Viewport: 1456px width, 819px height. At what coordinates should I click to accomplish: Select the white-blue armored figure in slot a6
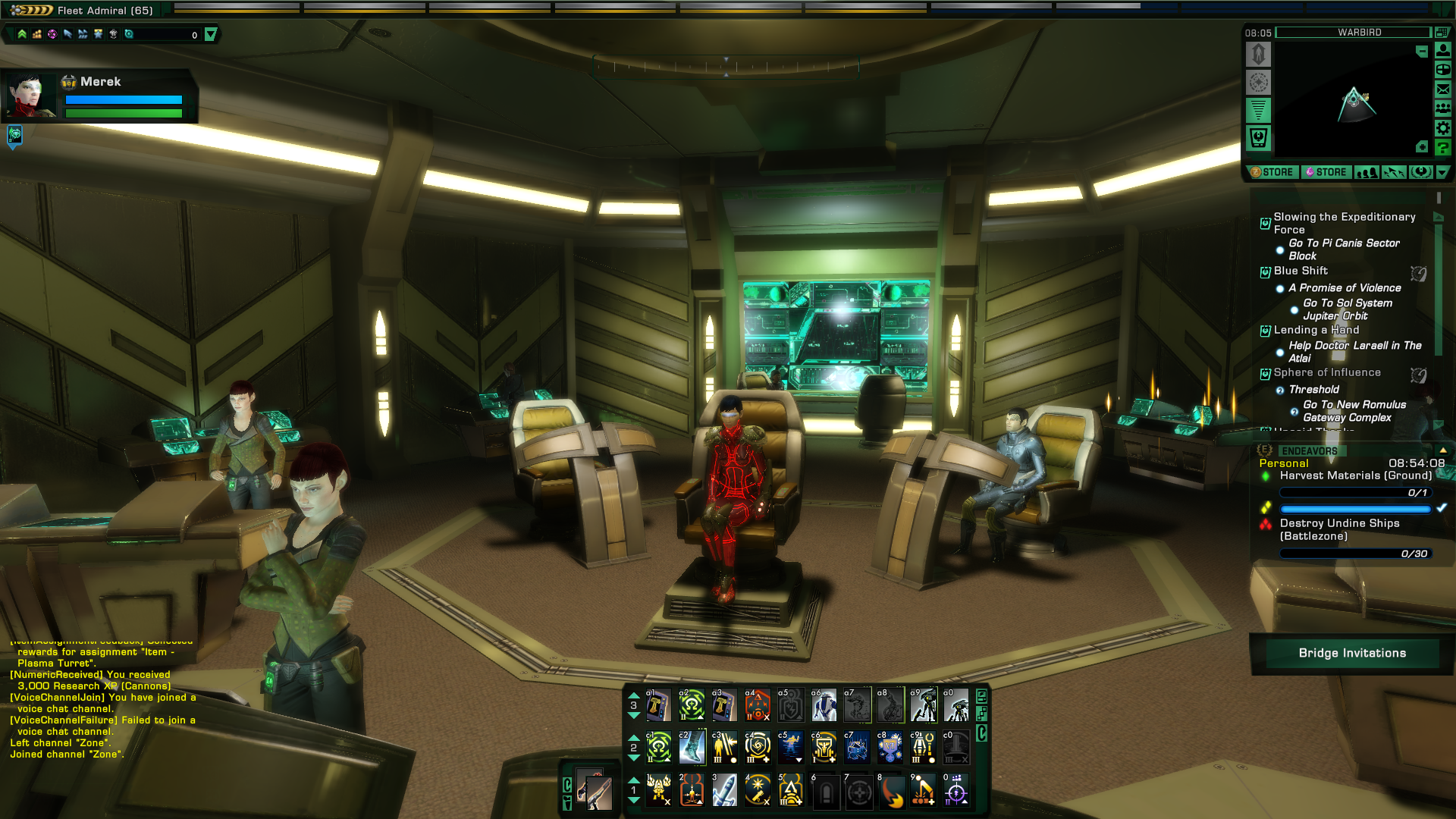[824, 706]
